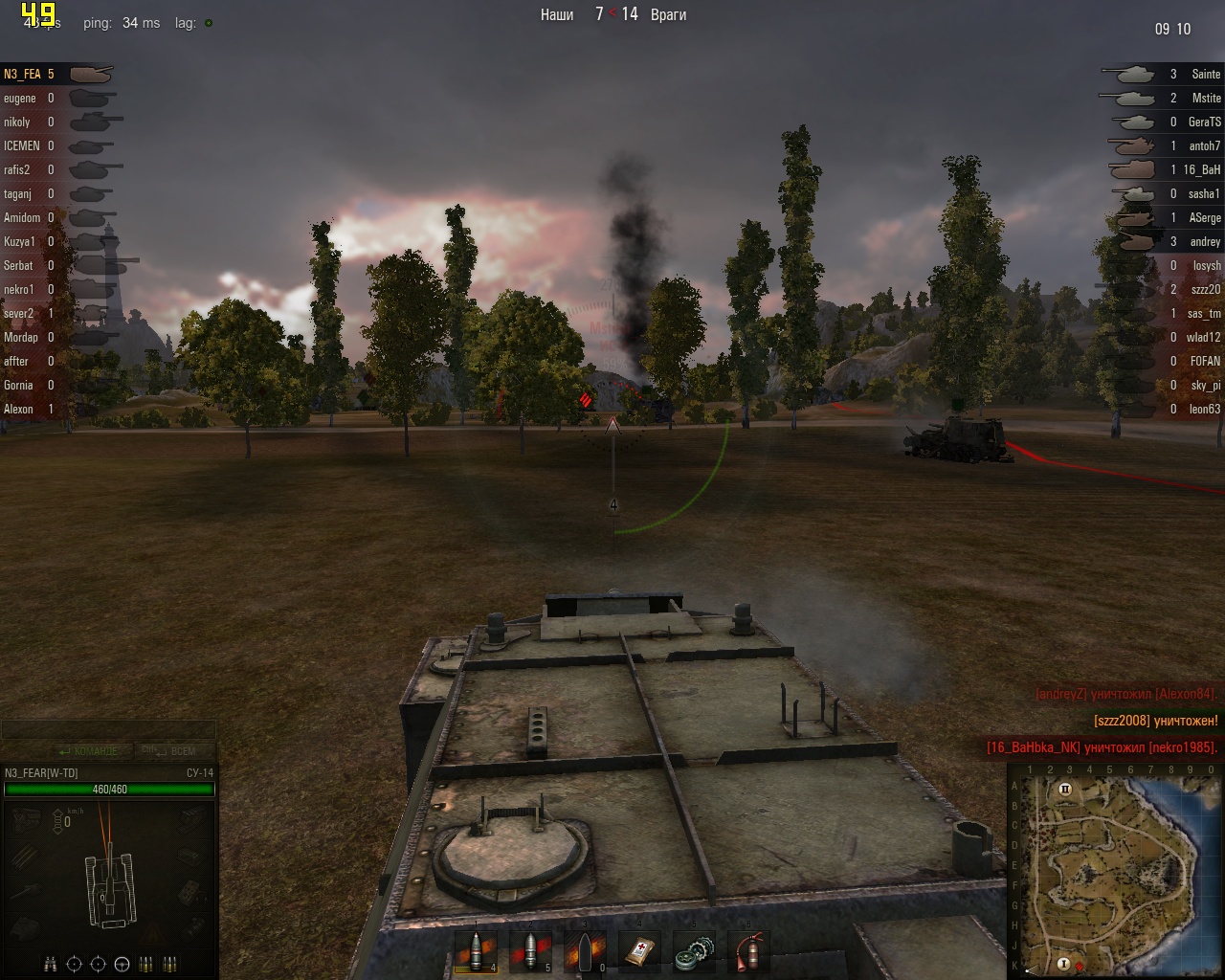Select ally sever2 in team list
This screenshot has height=980, width=1225.
[x=19, y=313]
